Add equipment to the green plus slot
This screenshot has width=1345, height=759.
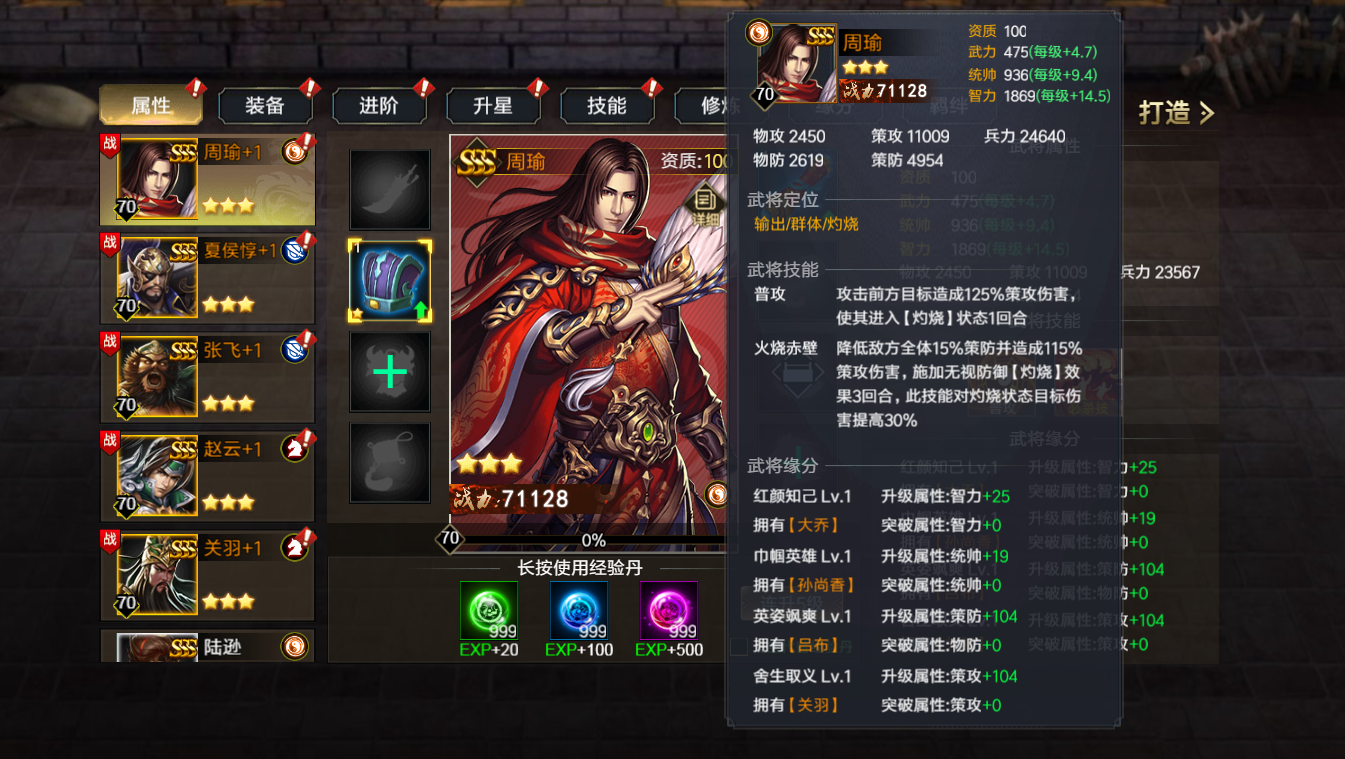[x=390, y=373]
